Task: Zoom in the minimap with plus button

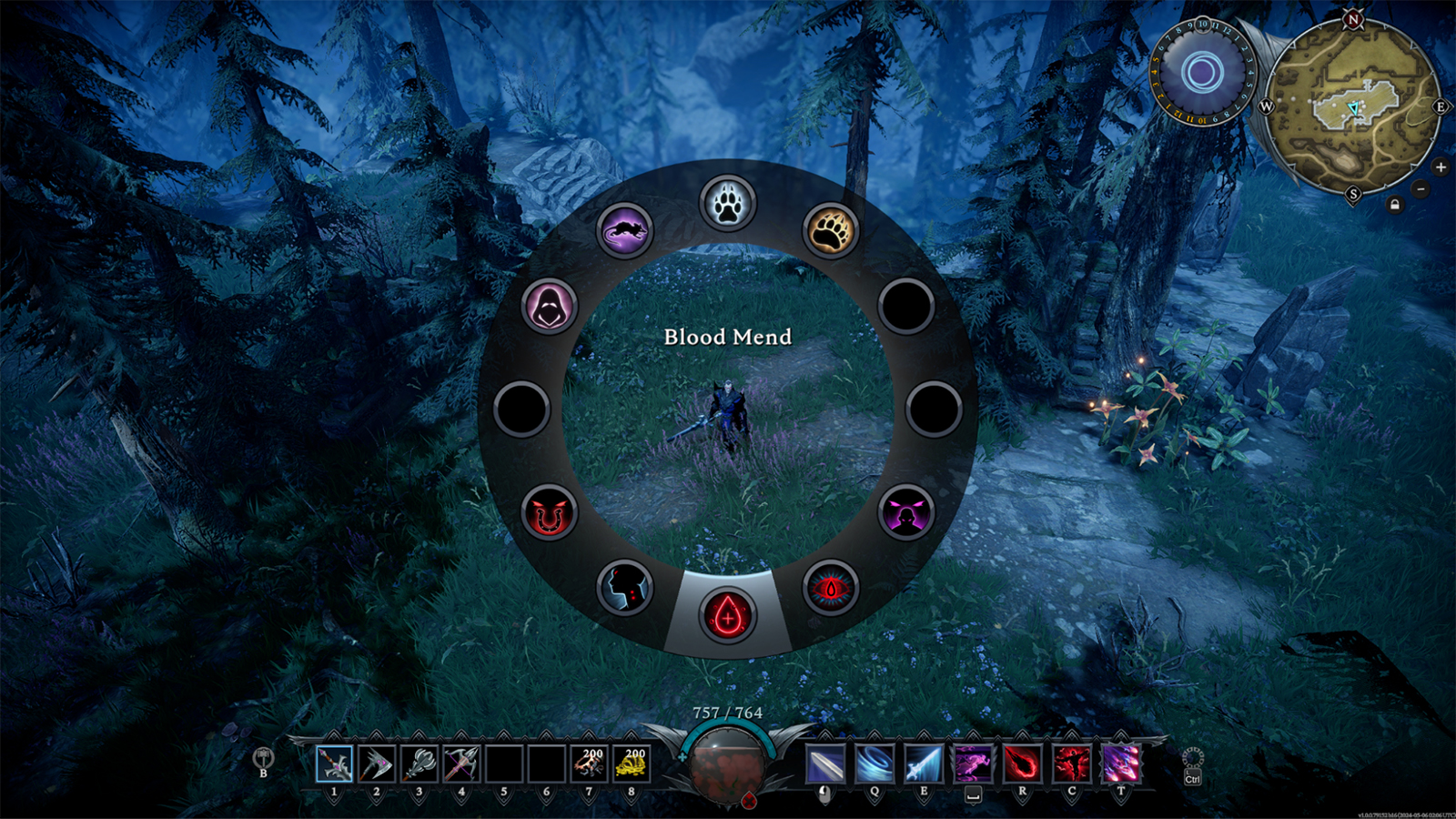Action: pos(1440,167)
